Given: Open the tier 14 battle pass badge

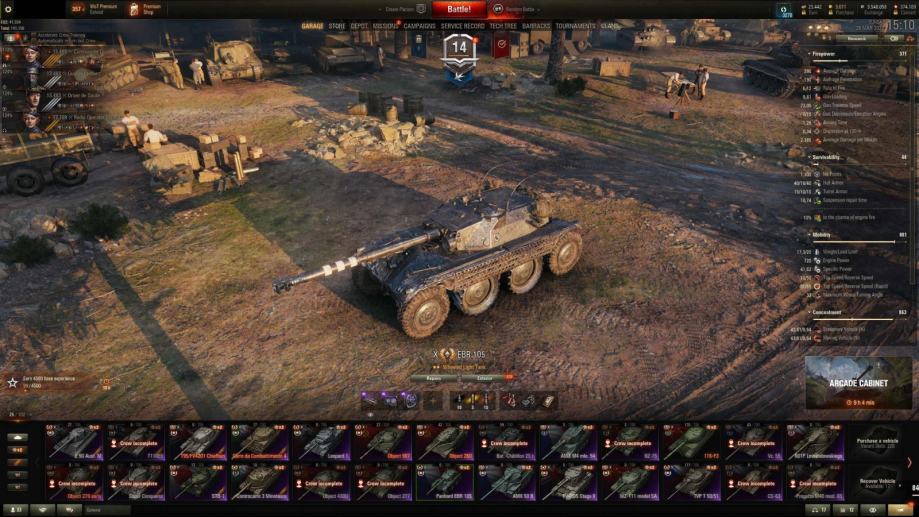Looking at the screenshot, I should coord(459,50).
